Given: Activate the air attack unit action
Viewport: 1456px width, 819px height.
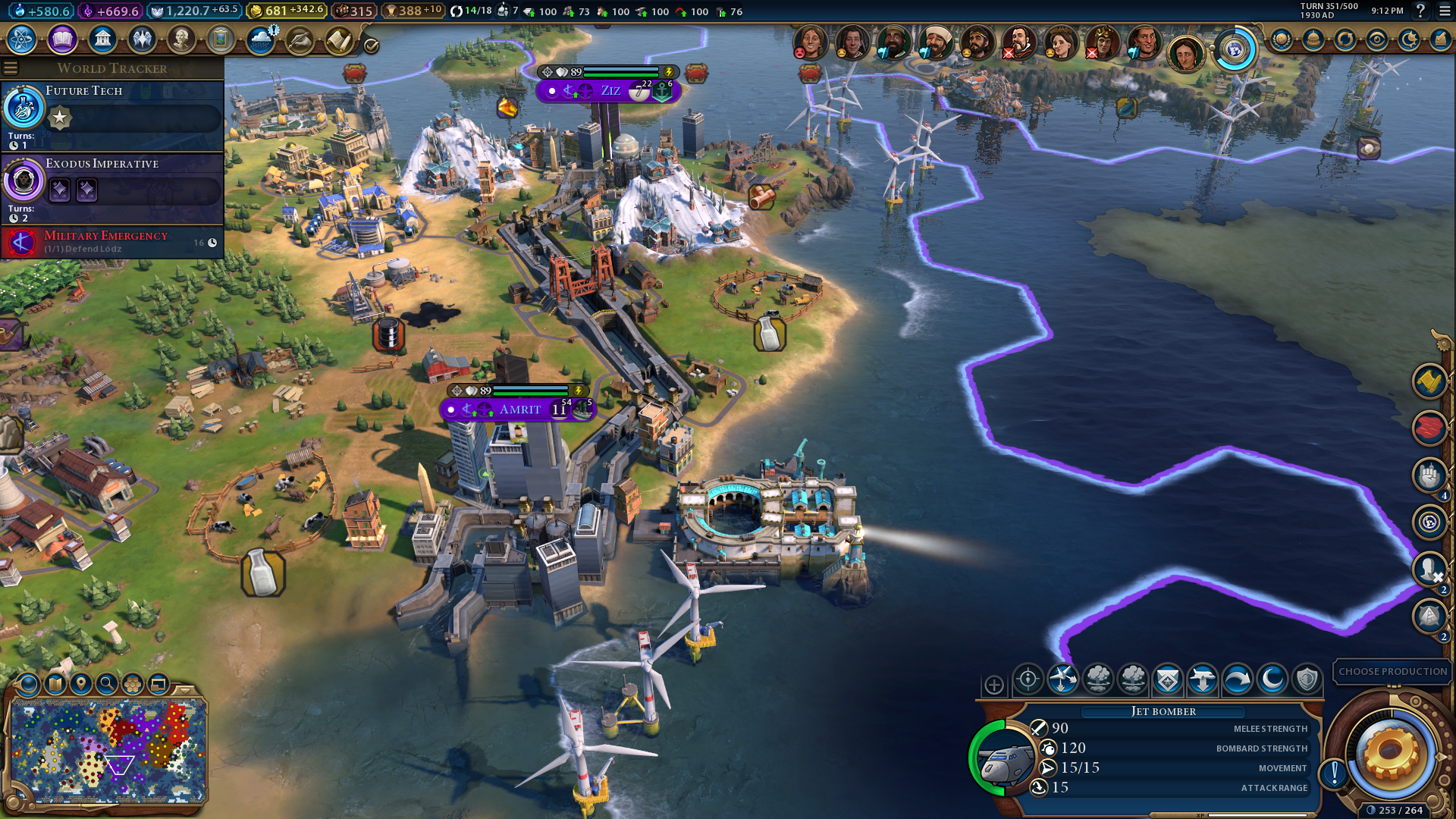Looking at the screenshot, I should pos(1062,679).
